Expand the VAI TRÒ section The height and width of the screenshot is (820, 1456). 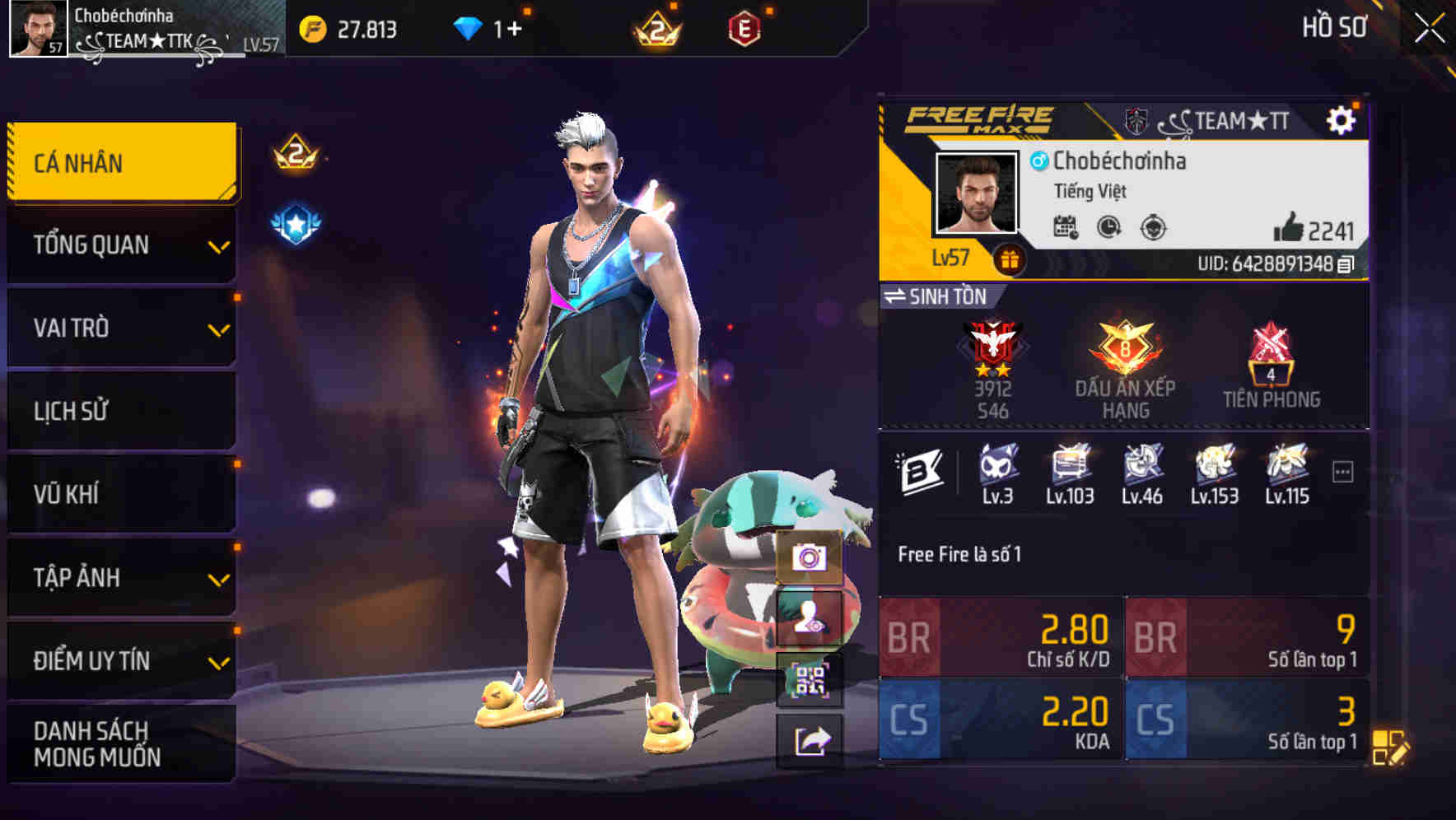point(119,328)
